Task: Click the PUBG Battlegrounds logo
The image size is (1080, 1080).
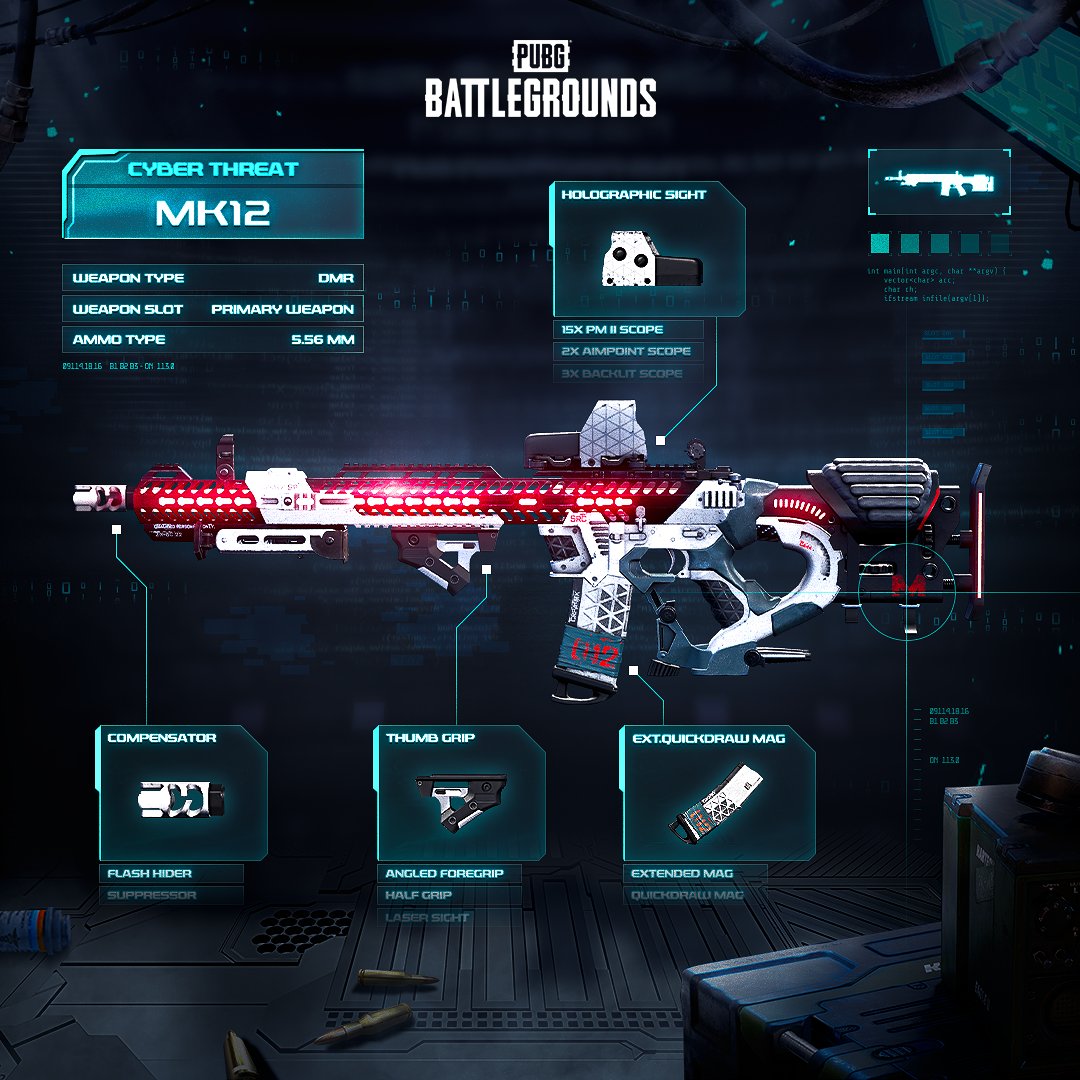Action: (541, 81)
